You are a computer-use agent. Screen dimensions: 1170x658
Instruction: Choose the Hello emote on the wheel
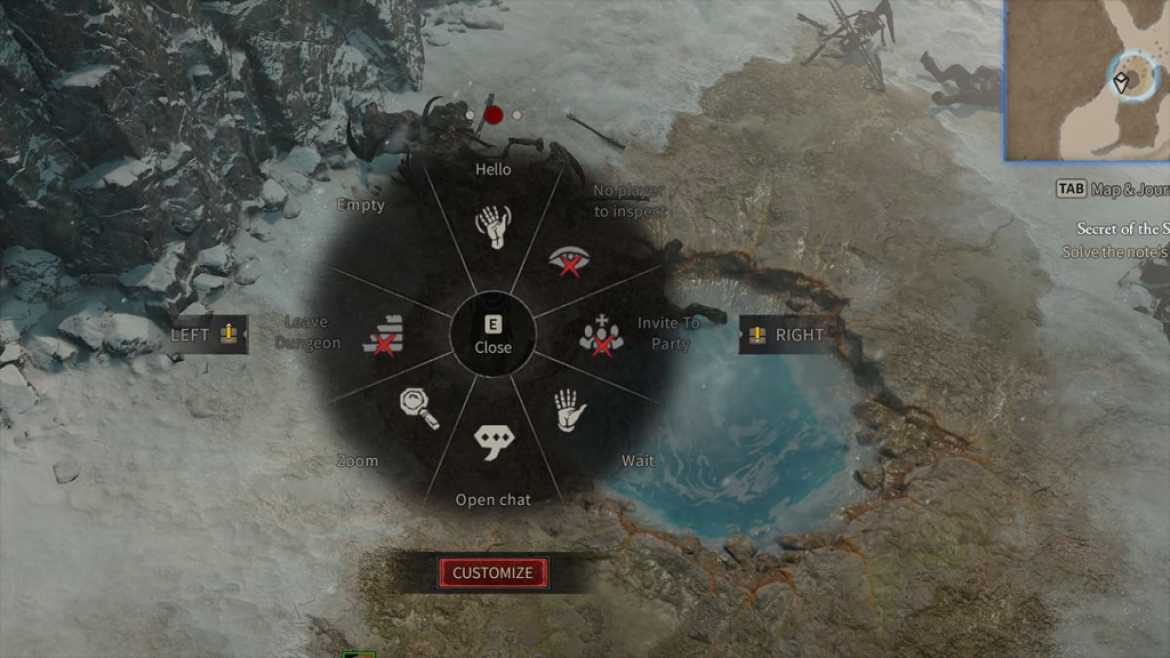pos(493,227)
